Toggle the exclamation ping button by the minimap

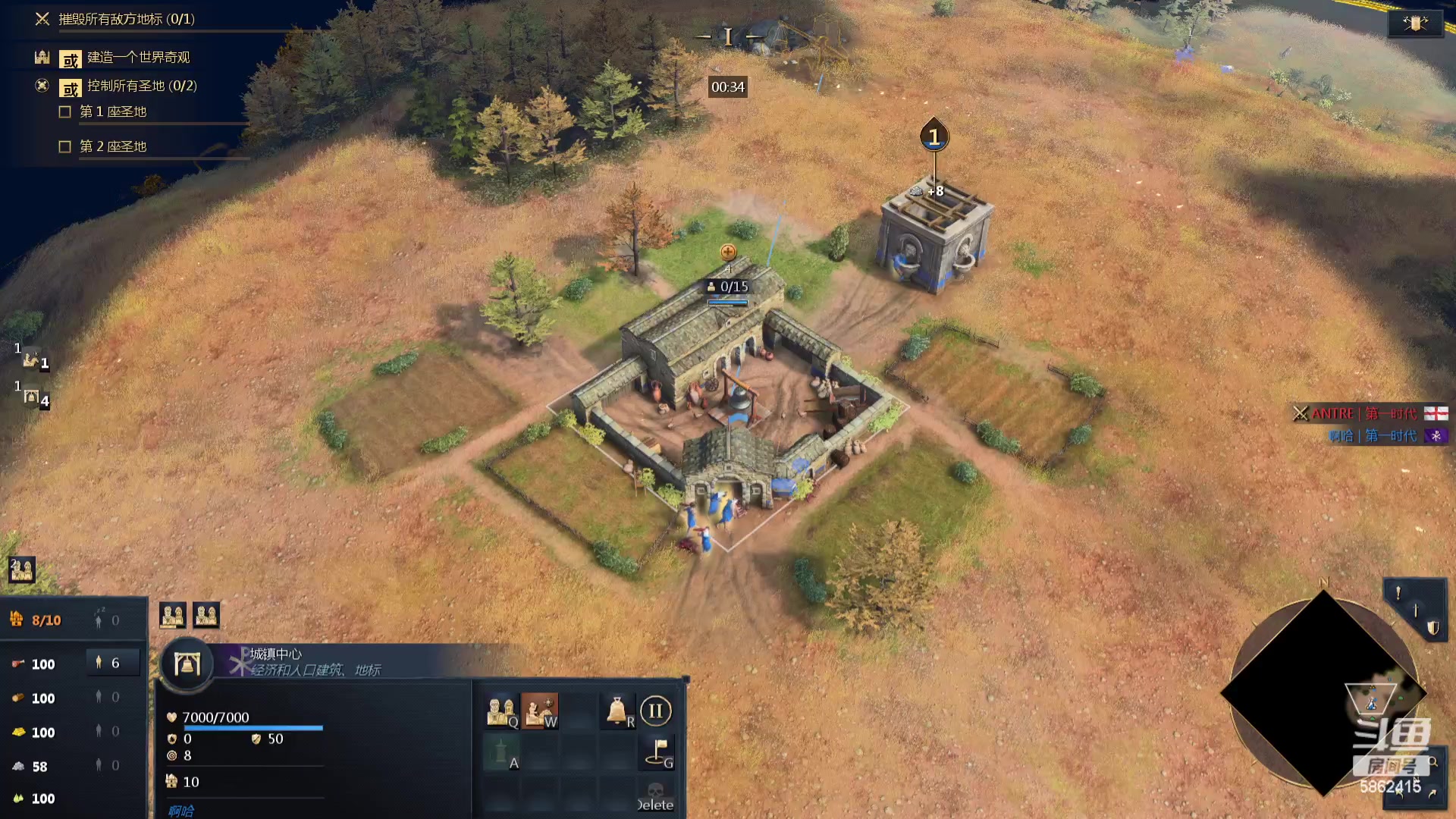point(1398,594)
